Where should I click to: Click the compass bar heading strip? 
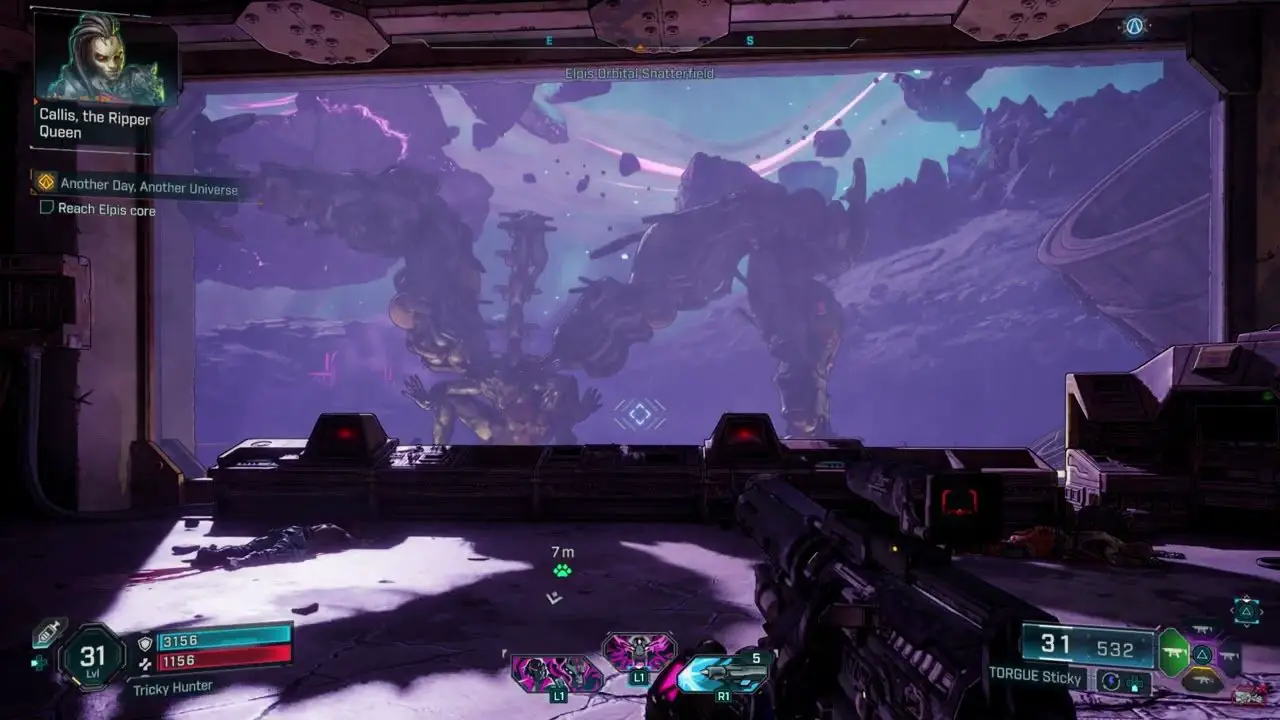(640, 41)
